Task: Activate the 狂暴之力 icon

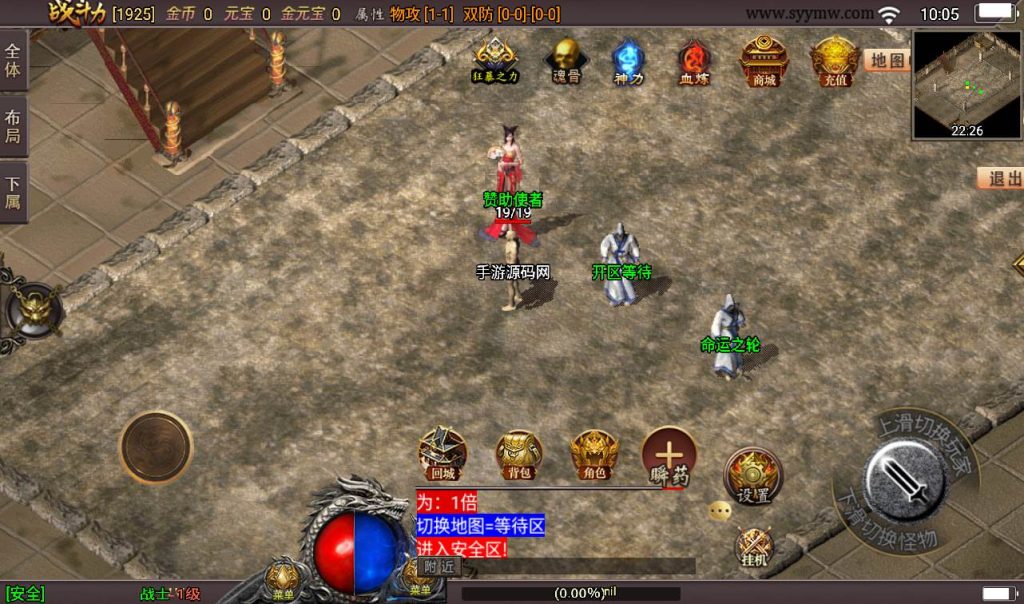Action: click(495, 60)
